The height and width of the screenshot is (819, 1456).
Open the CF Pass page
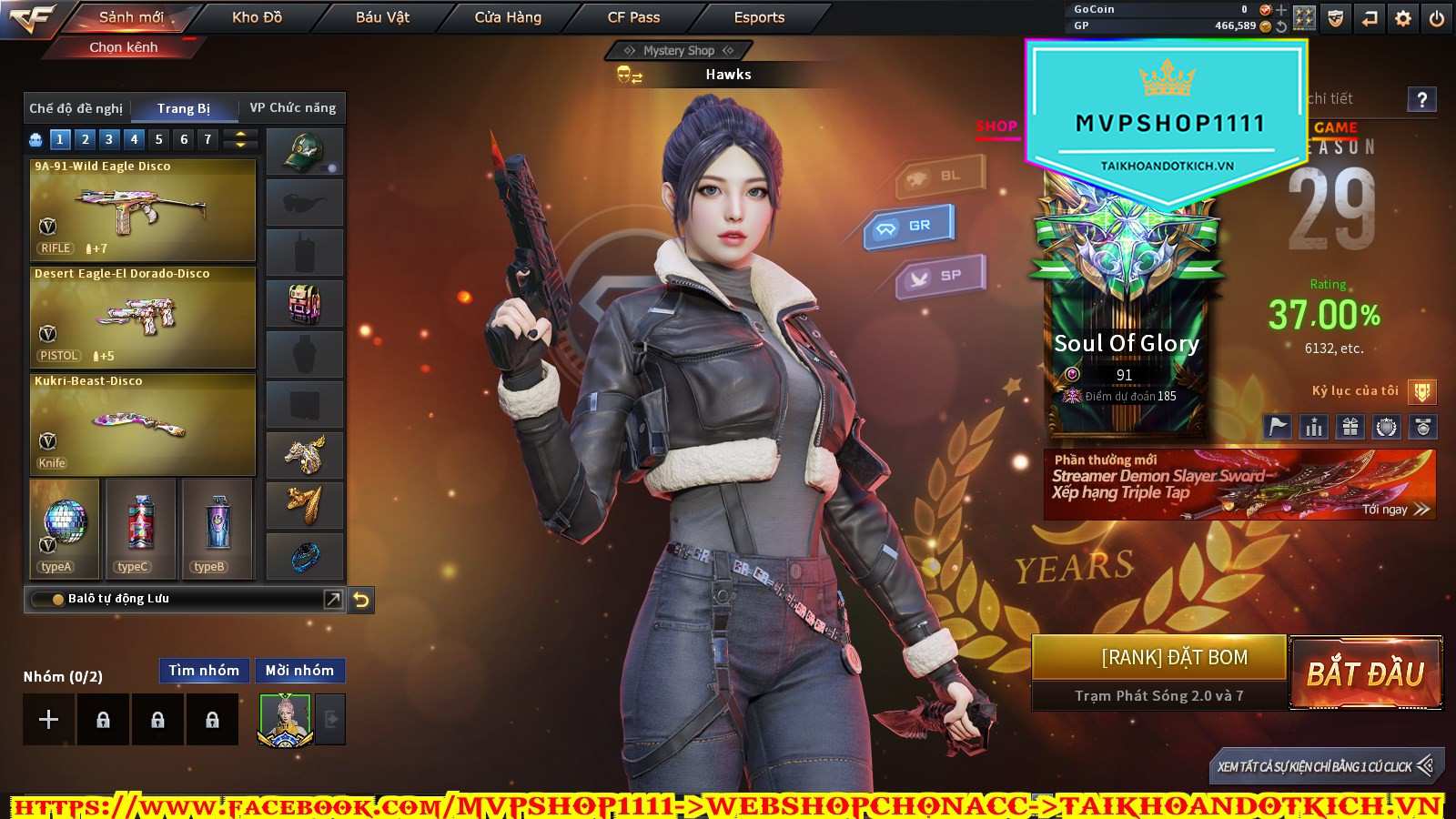[x=633, y=17]
